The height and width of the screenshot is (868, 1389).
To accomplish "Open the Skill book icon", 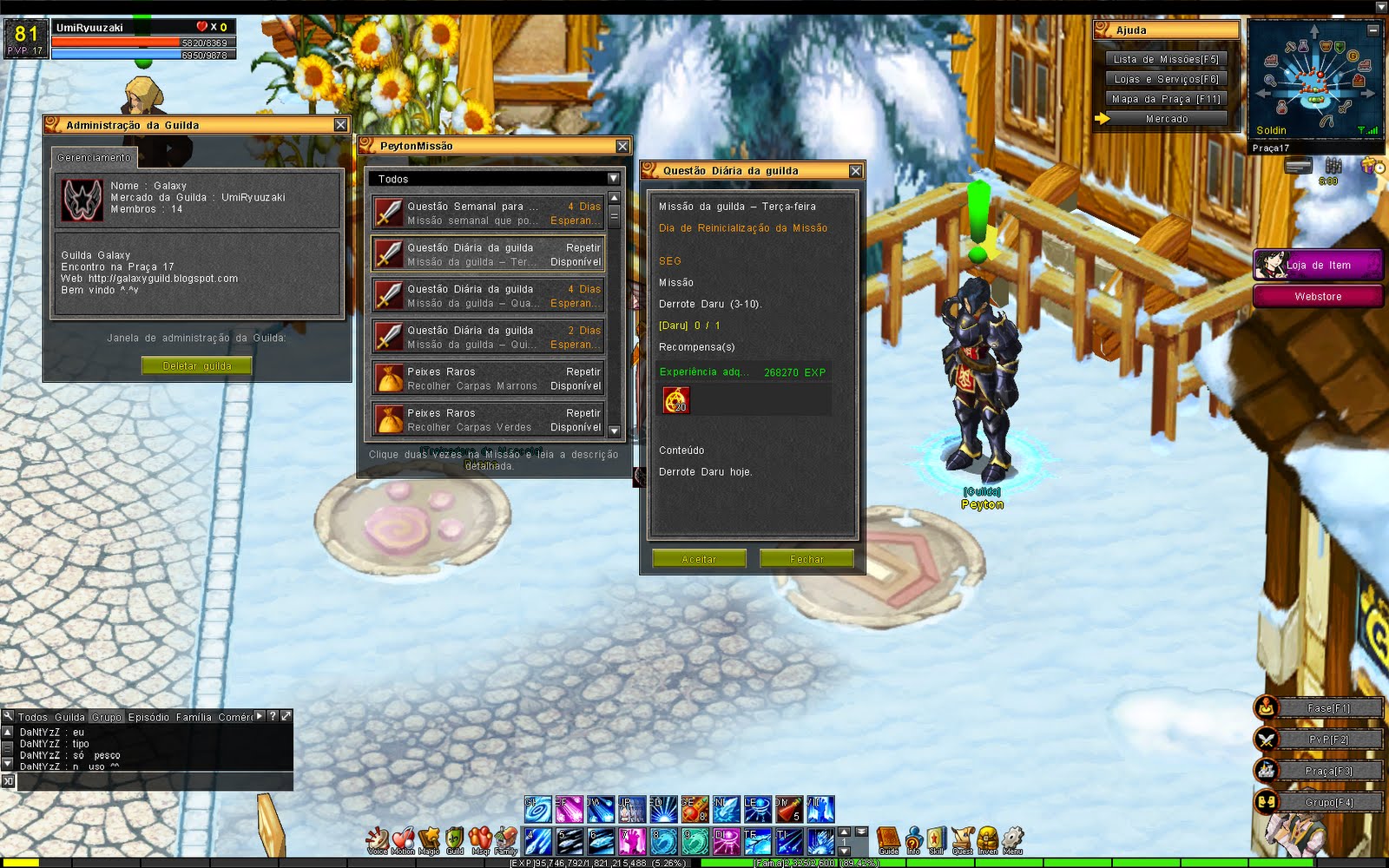I will (937, 835).
